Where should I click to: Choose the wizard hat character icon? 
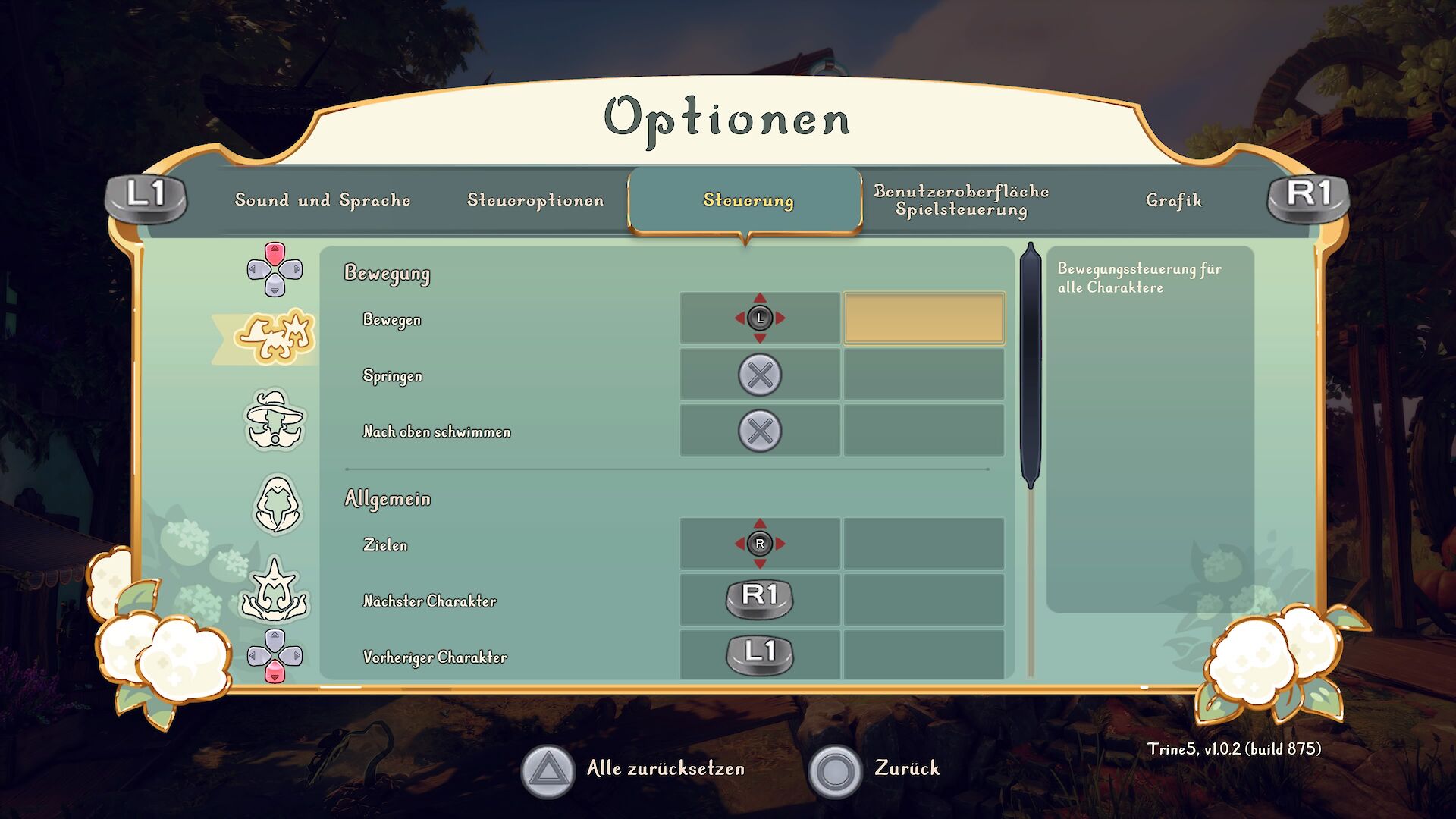tap(275, 420)
